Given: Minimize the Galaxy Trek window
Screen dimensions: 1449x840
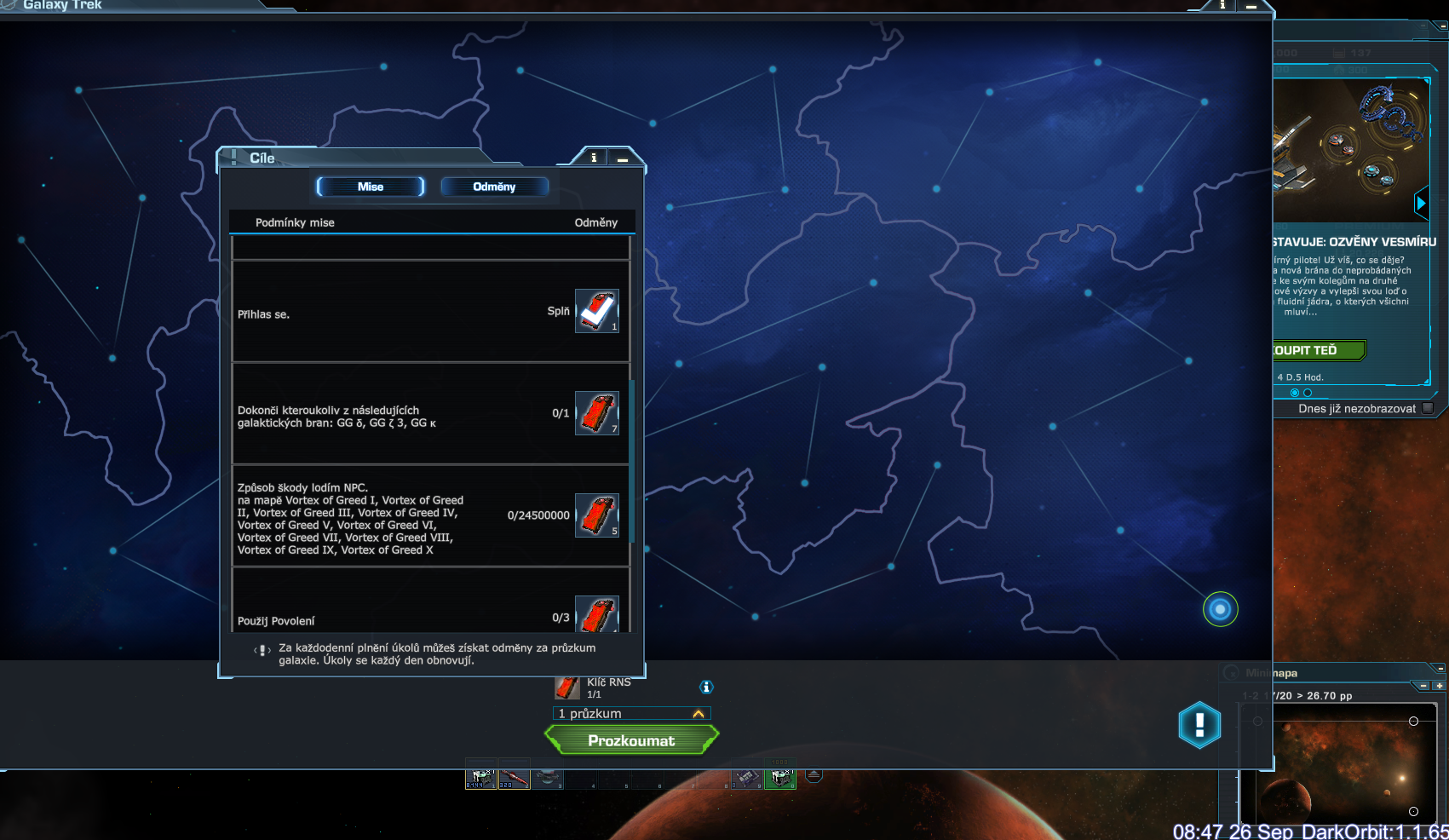Looking at the screenshot, I should coord(1251,6).
